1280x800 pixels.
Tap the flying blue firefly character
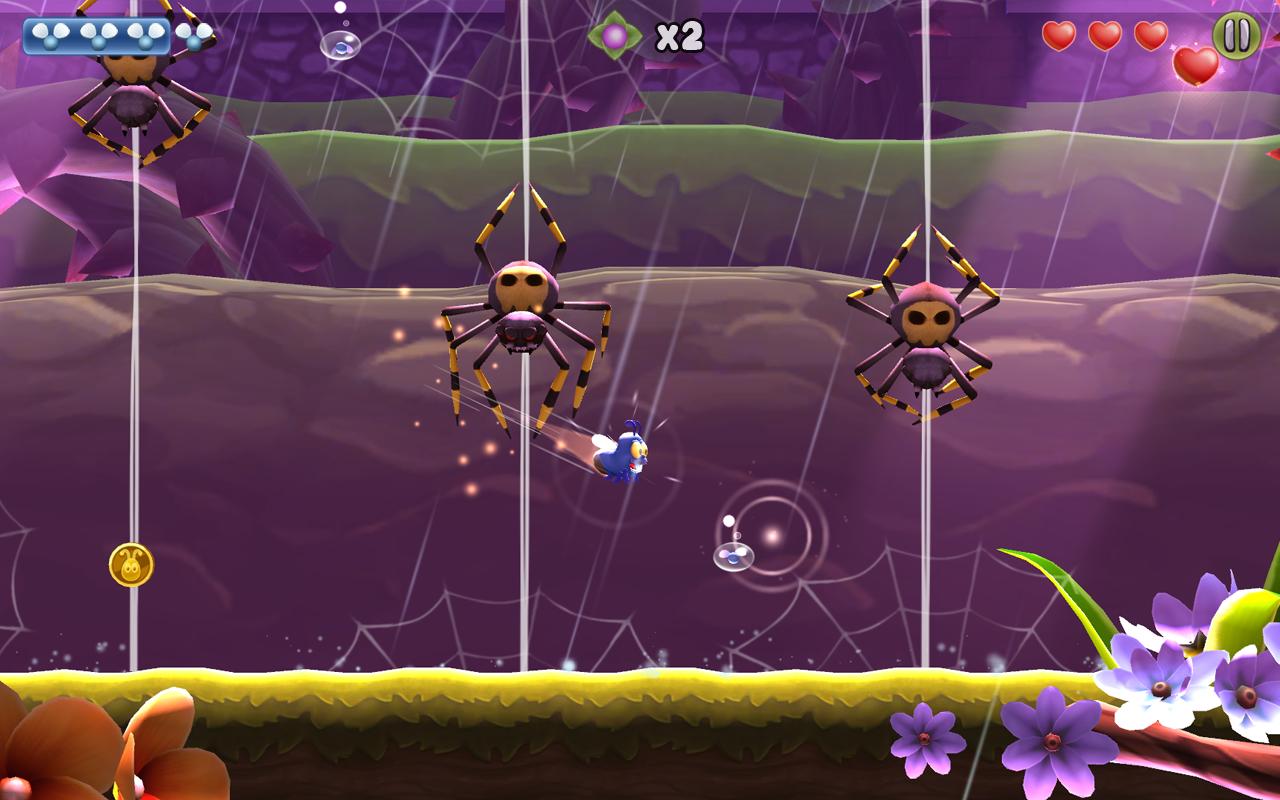tap(625, 455)
